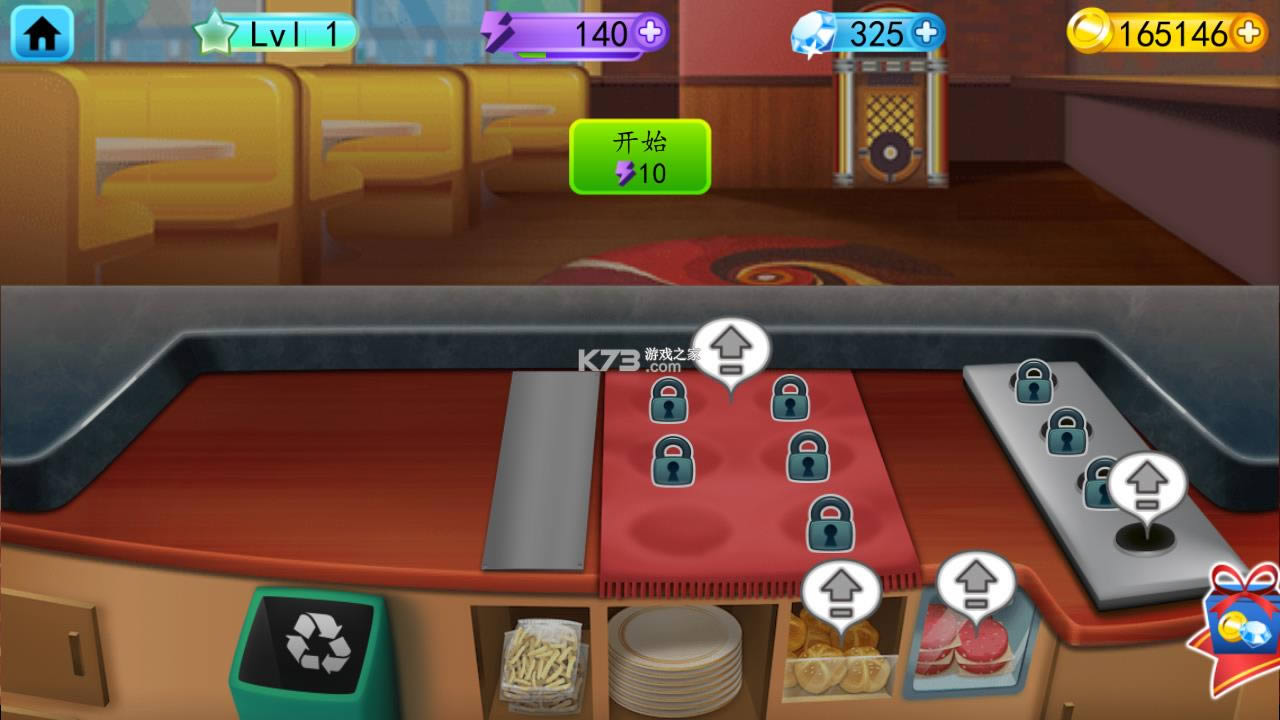Upgrade the grill using its arrow bubble
Image resolution: width=1280 pixels, height=720 pixels.
point(1146,484)
